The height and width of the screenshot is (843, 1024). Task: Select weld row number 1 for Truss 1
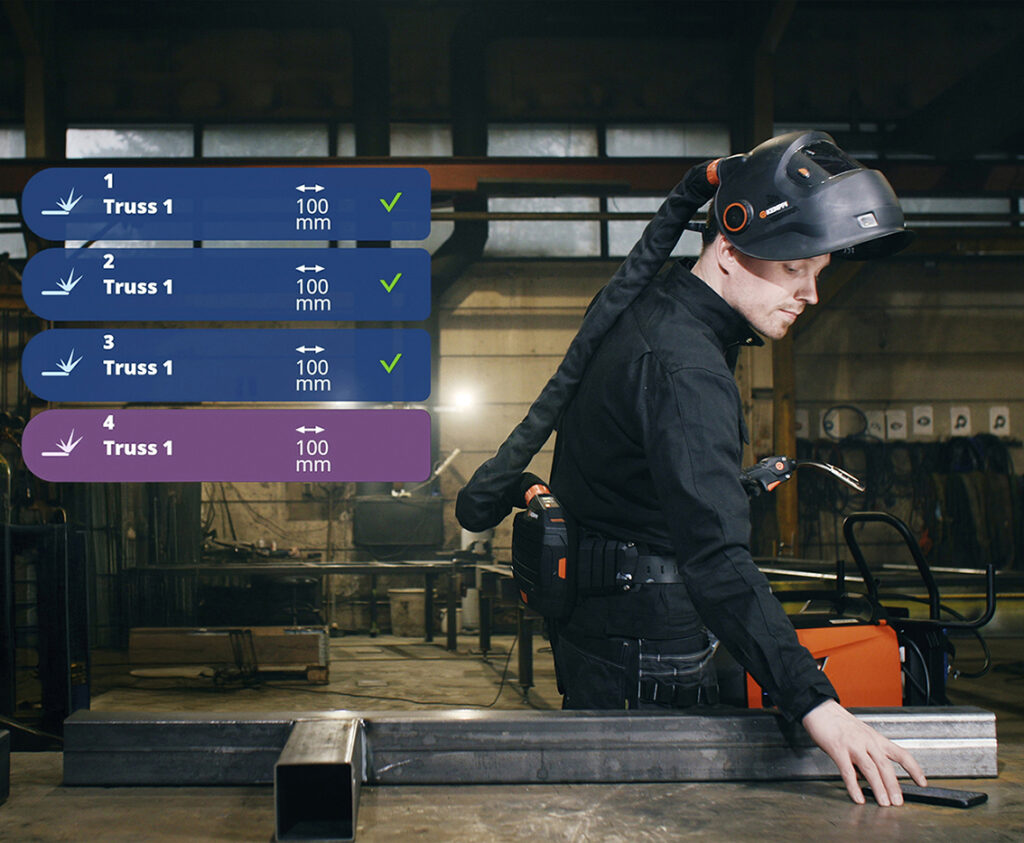click(226, 204)
